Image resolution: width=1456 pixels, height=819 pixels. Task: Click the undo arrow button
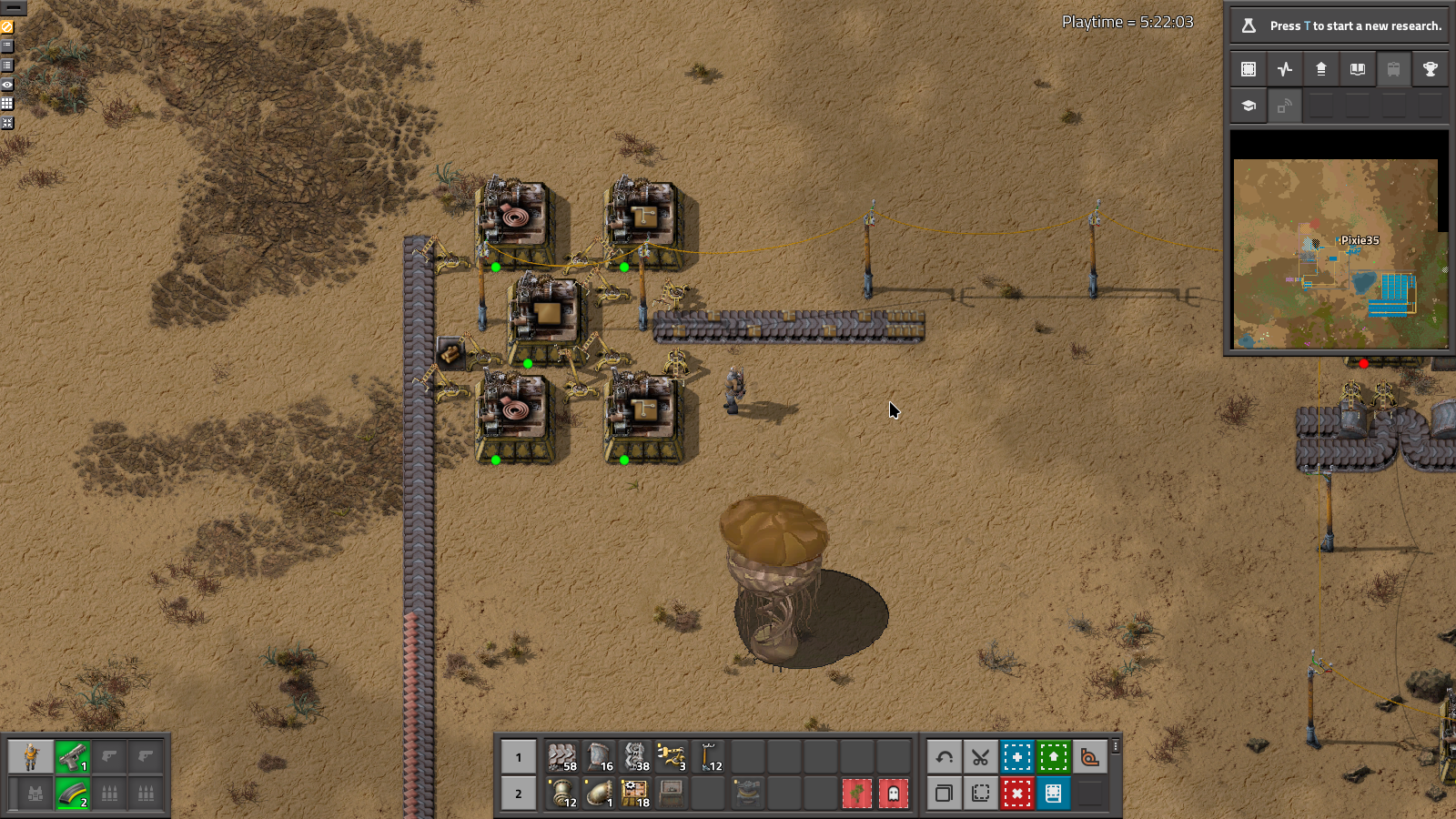pyautogui.click(x=944, y=756)
